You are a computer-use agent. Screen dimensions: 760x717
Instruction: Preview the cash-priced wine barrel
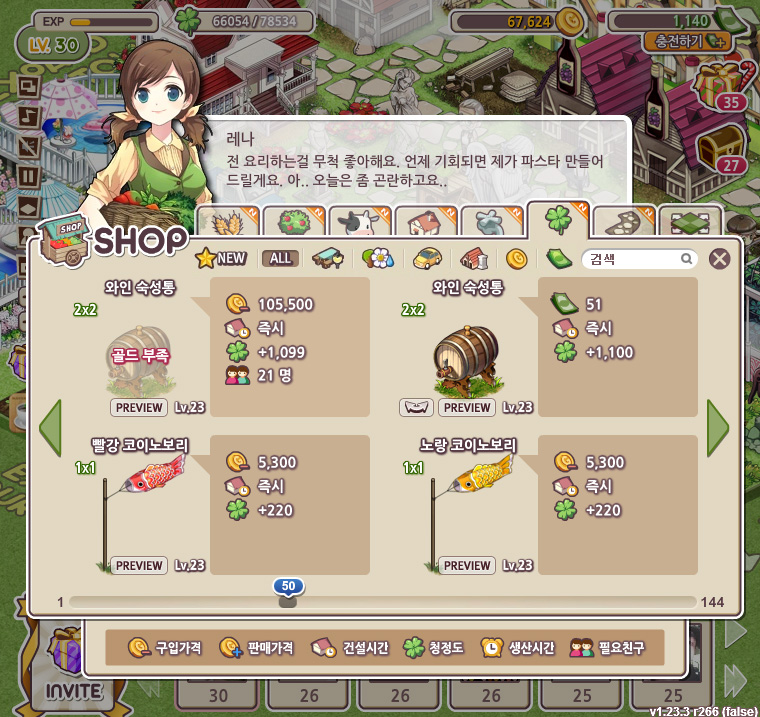(x=467, y=408)
